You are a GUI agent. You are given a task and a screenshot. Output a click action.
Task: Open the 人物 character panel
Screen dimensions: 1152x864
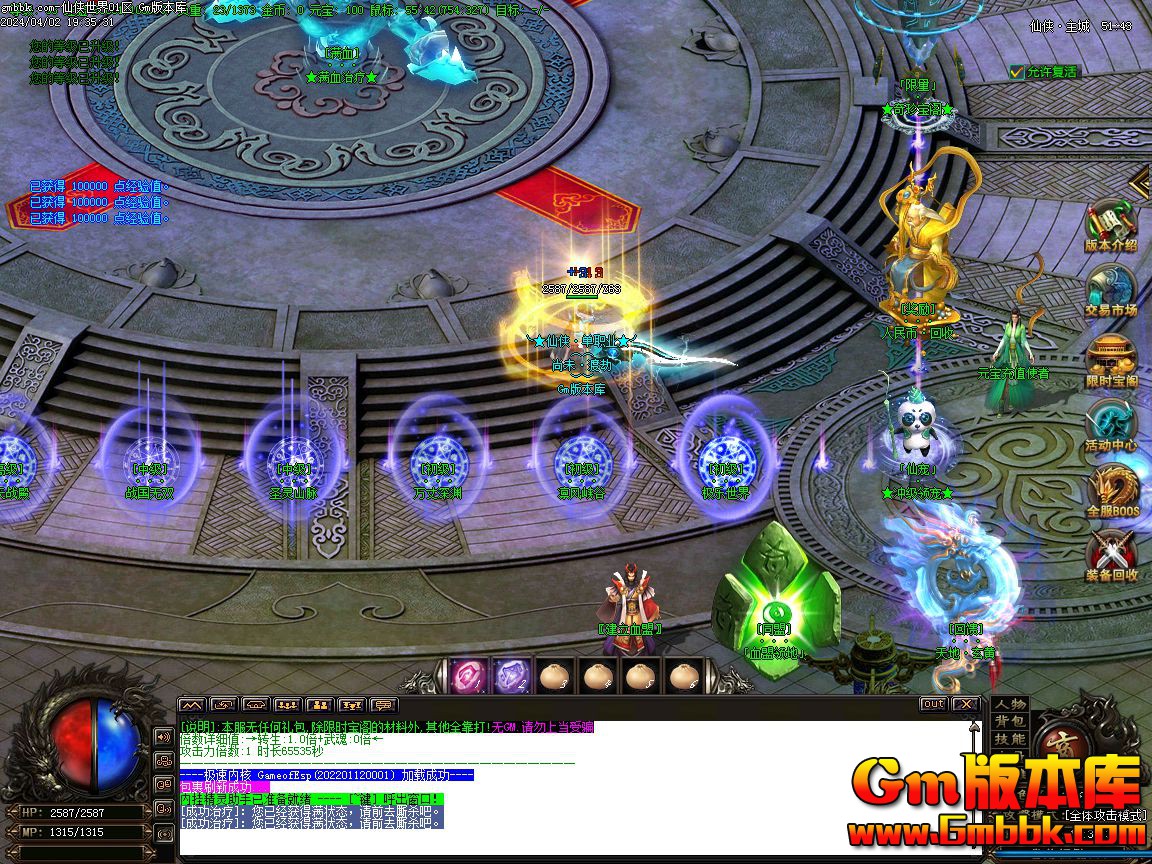[1010, 704]
